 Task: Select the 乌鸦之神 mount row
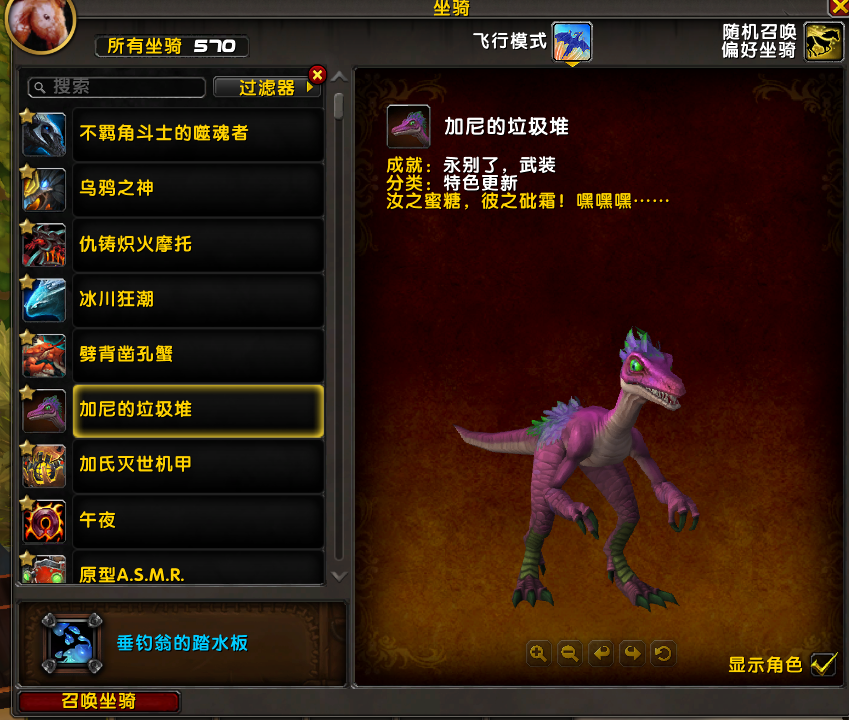point(198,188)
